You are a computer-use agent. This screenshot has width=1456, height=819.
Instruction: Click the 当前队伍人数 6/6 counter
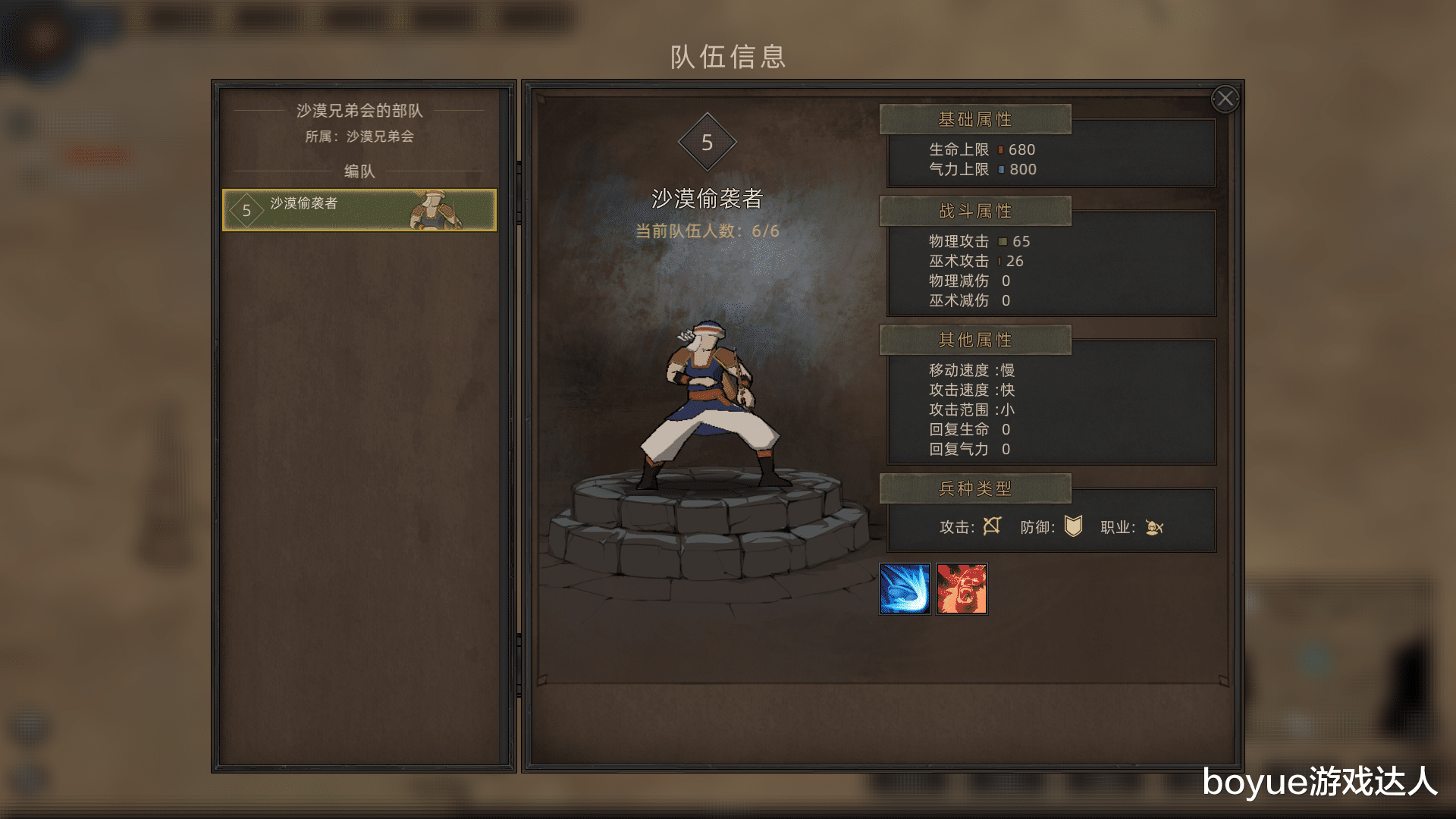(708, 230)
